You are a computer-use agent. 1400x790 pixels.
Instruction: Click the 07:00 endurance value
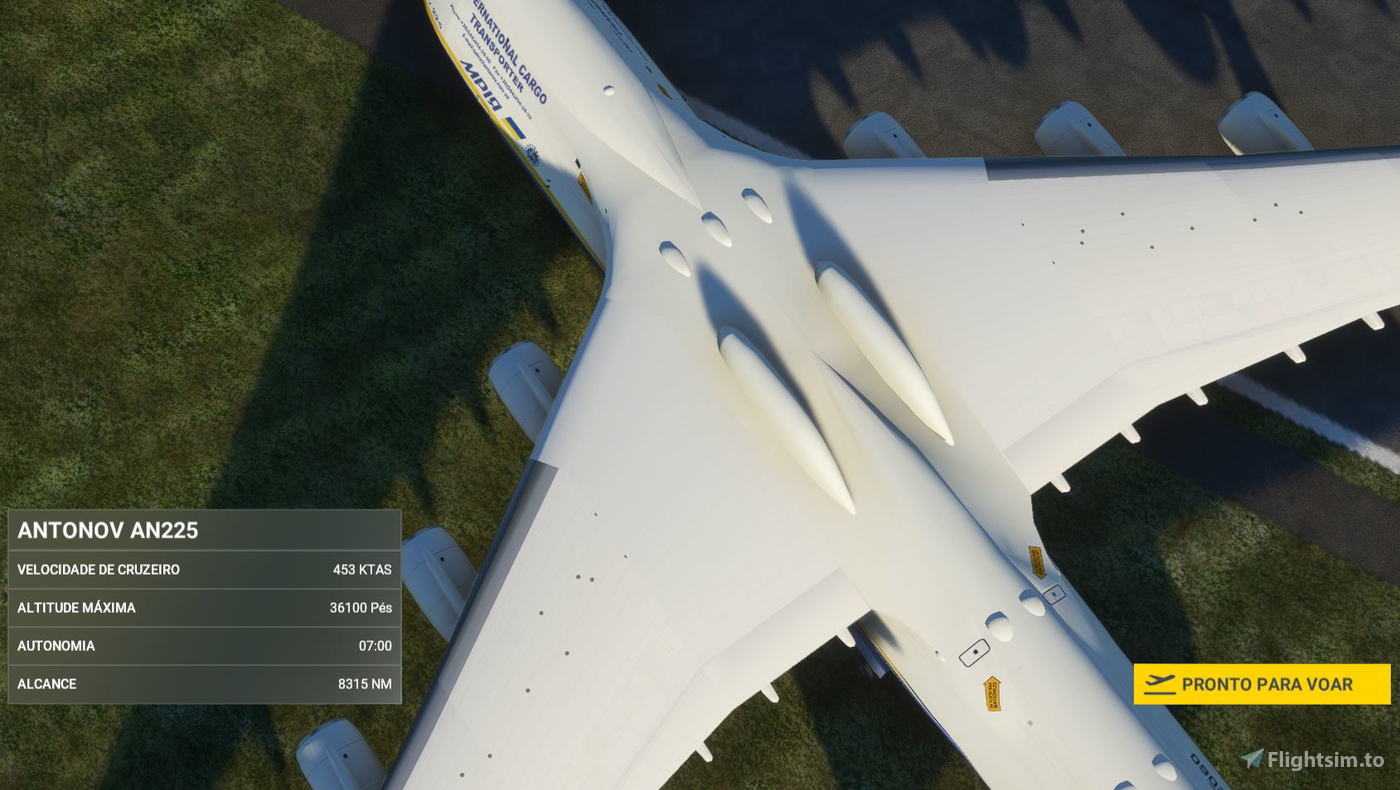point(376,645)
